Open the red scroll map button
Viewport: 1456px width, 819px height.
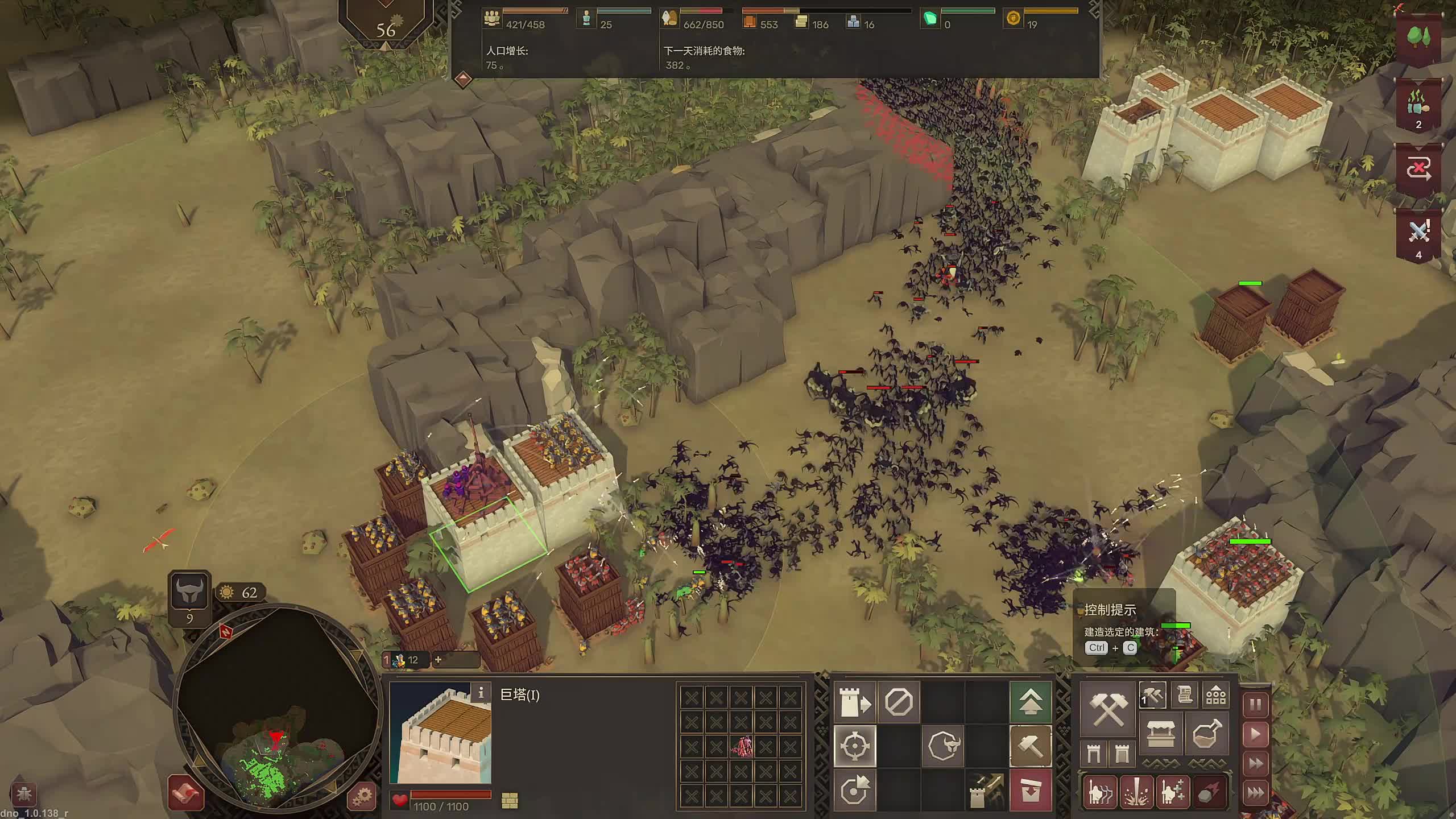(186, 793)
